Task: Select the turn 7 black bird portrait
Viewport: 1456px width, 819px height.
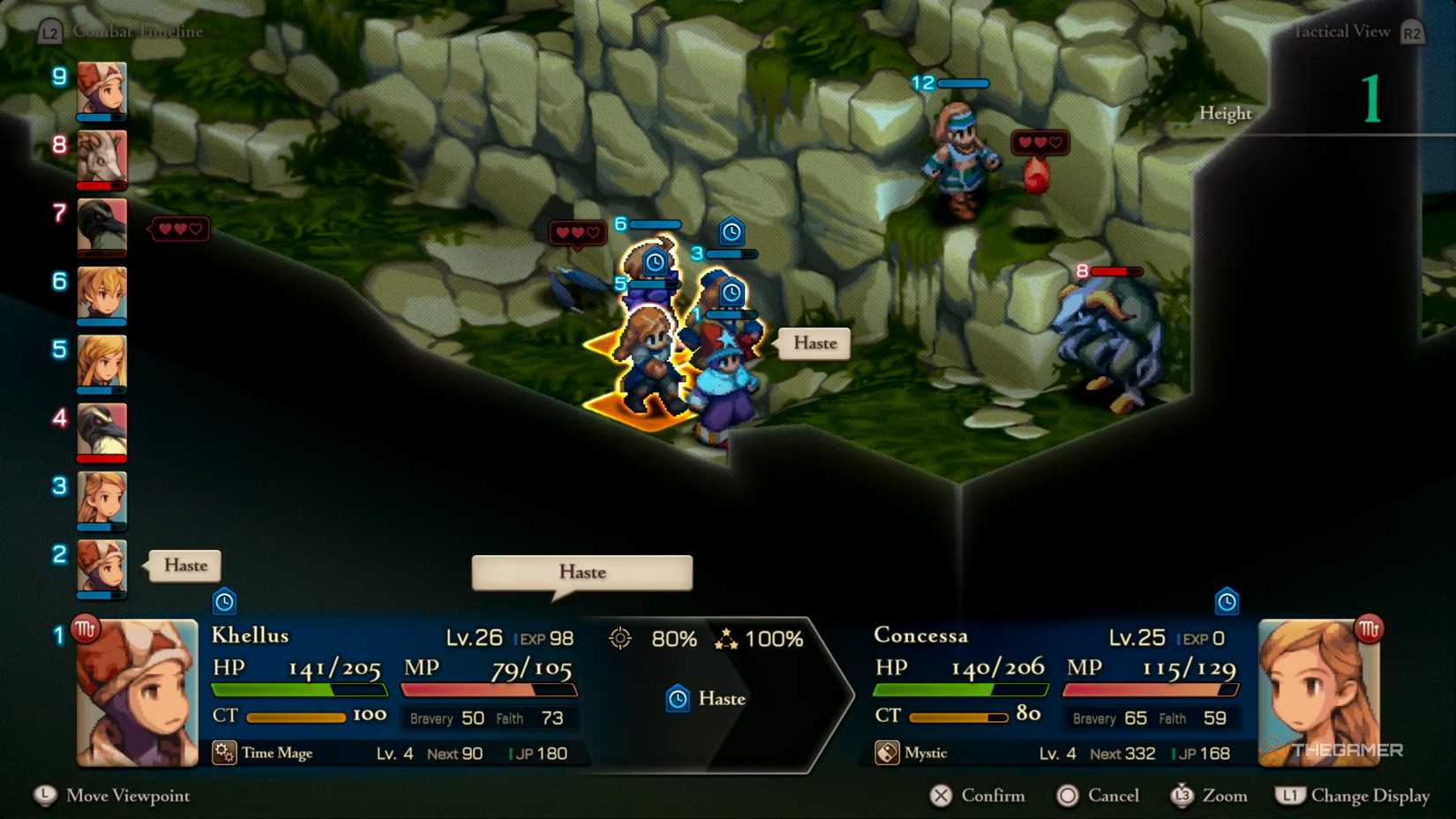Action: (101, 226)
